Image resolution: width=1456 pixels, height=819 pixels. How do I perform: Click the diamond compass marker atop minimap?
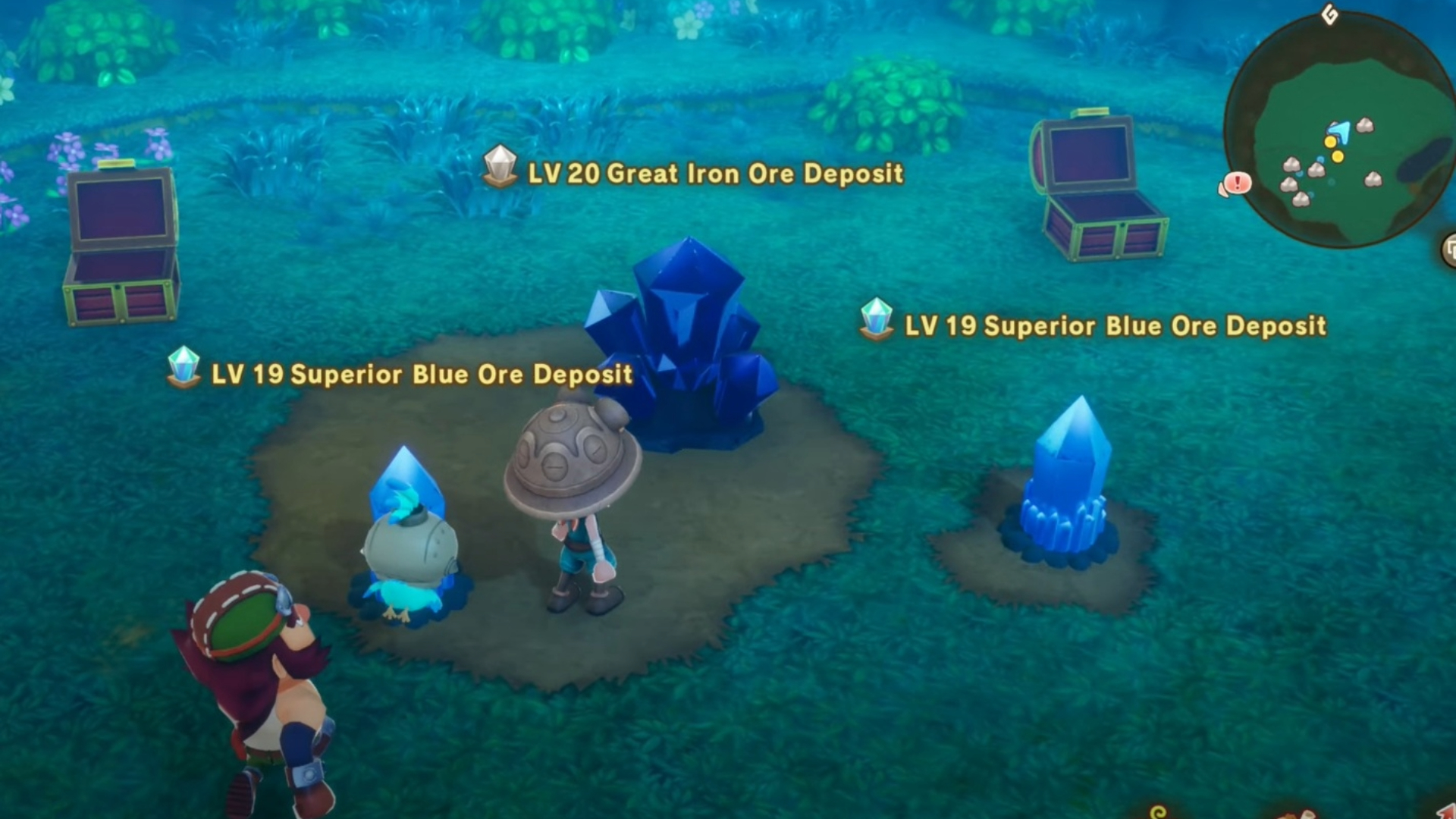tap(1330, 14)
